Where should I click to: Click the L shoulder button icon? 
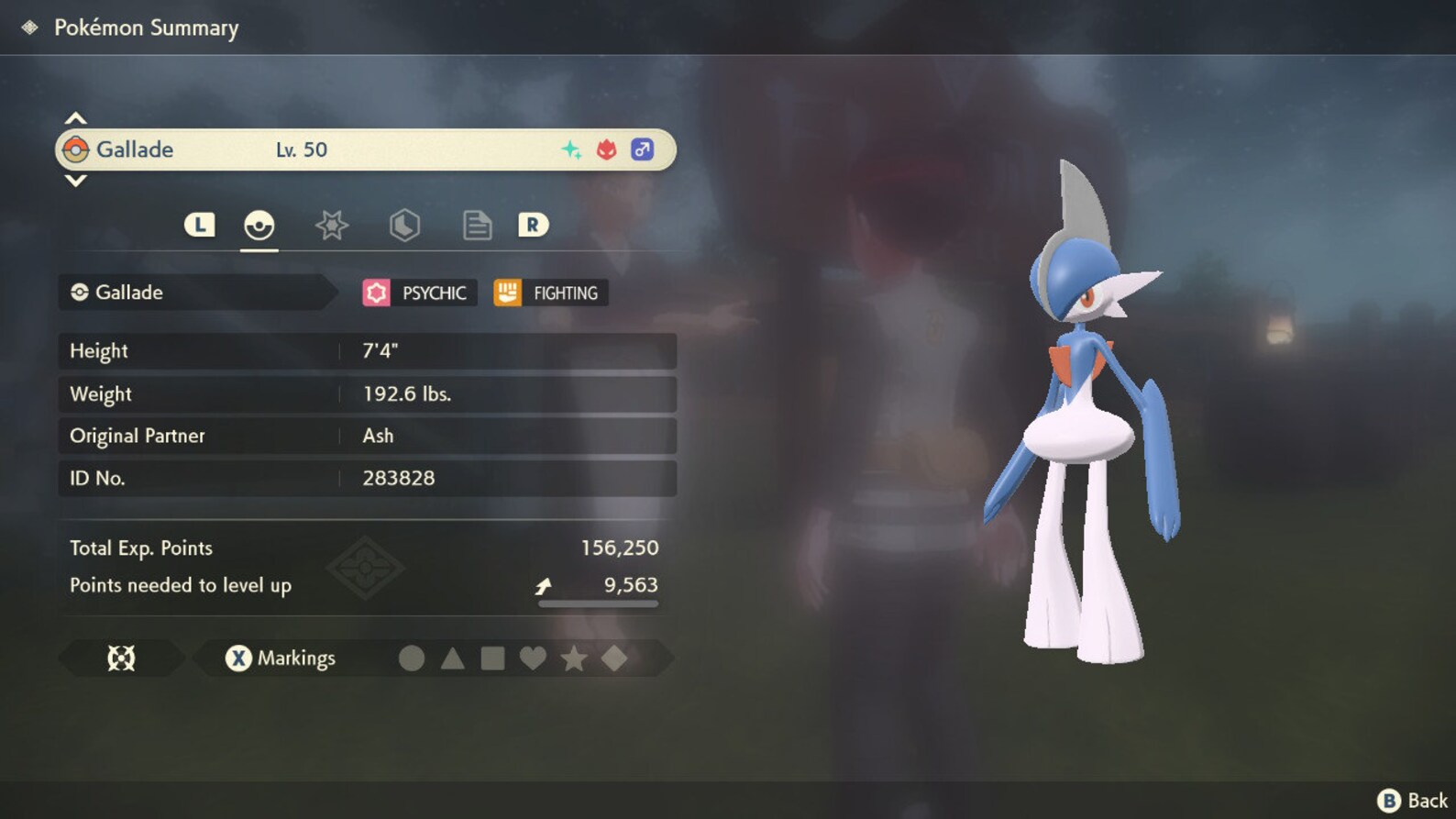click(x=199, y=223)
